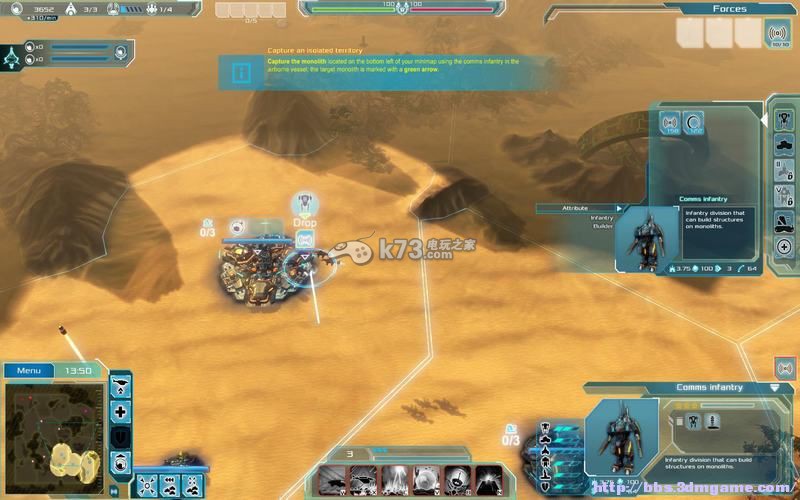Select the aircraft icon beside the minimap

(x=121, y=387)
